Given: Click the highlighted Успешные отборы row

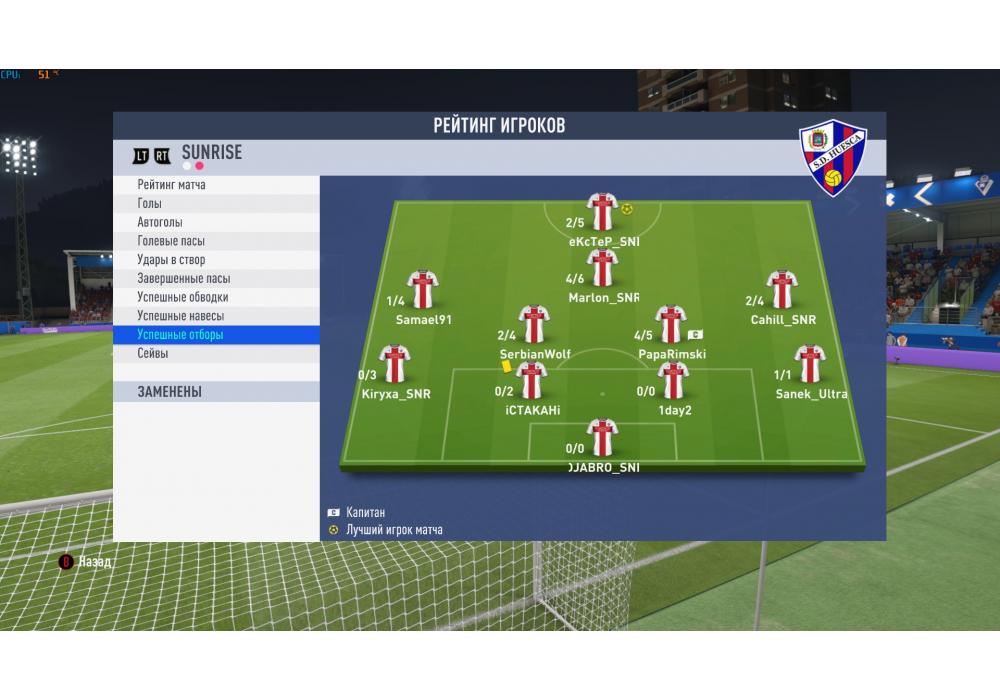Looking at the screenshot, I should coord(216,335).
